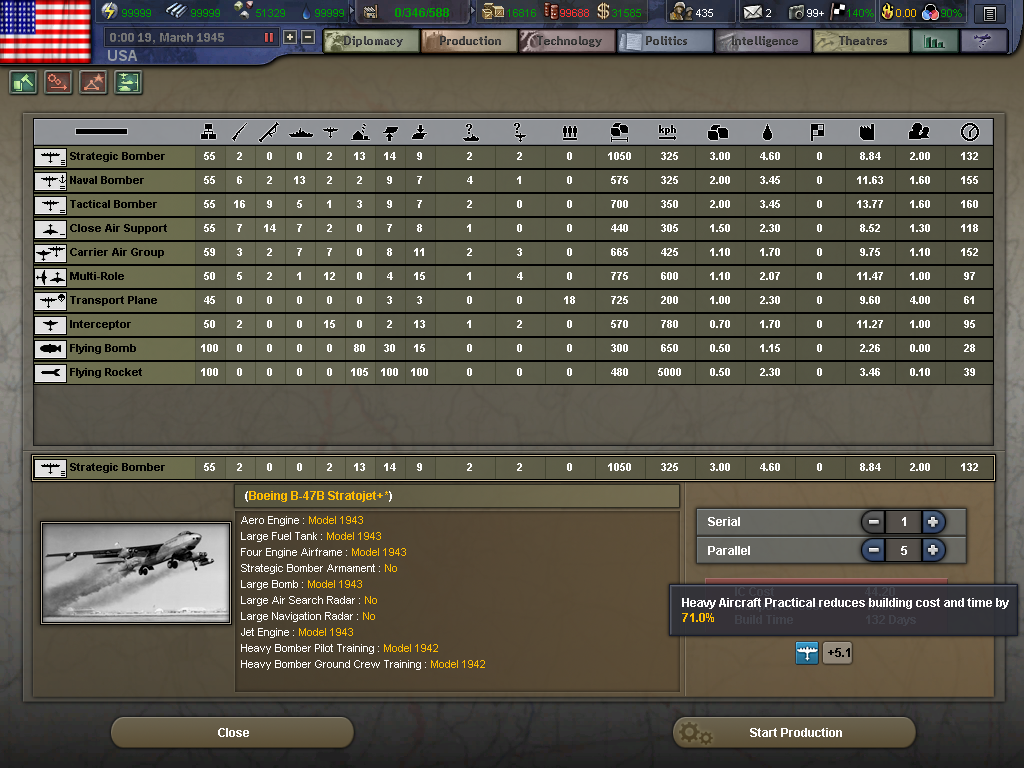Open the Intelligence tab
This screenshot has height=768, width=1024.
[762, 41]
